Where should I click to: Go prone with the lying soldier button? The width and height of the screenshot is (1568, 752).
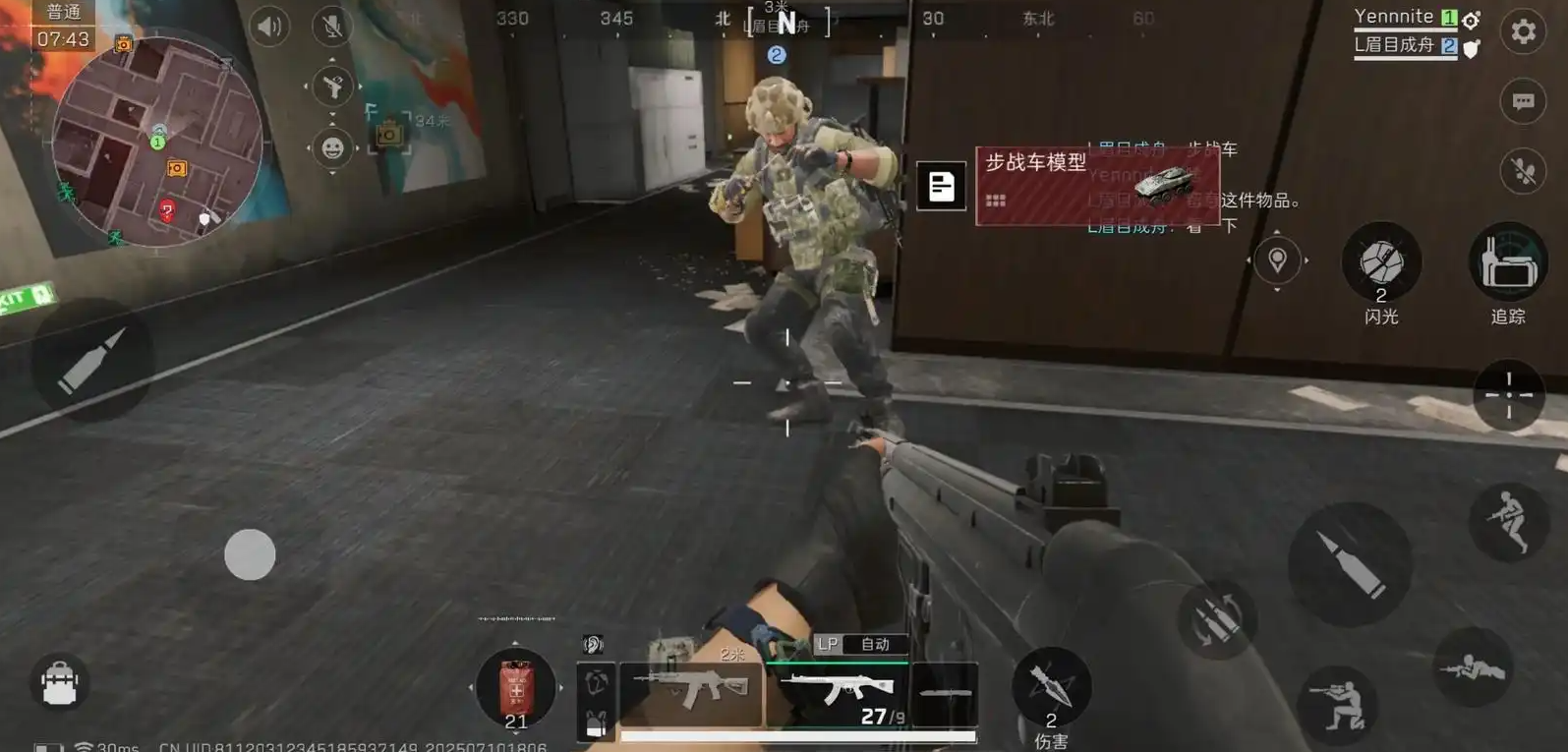[x=1472, y=668]
